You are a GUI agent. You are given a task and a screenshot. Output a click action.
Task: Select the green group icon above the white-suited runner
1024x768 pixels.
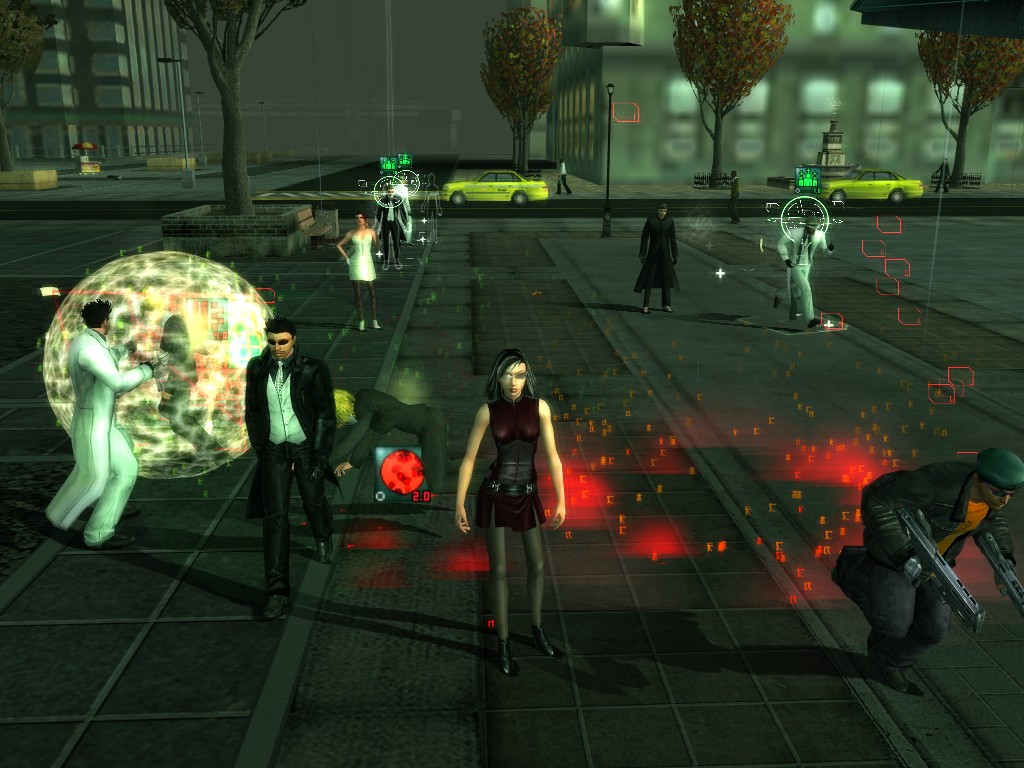coord(807,180)
